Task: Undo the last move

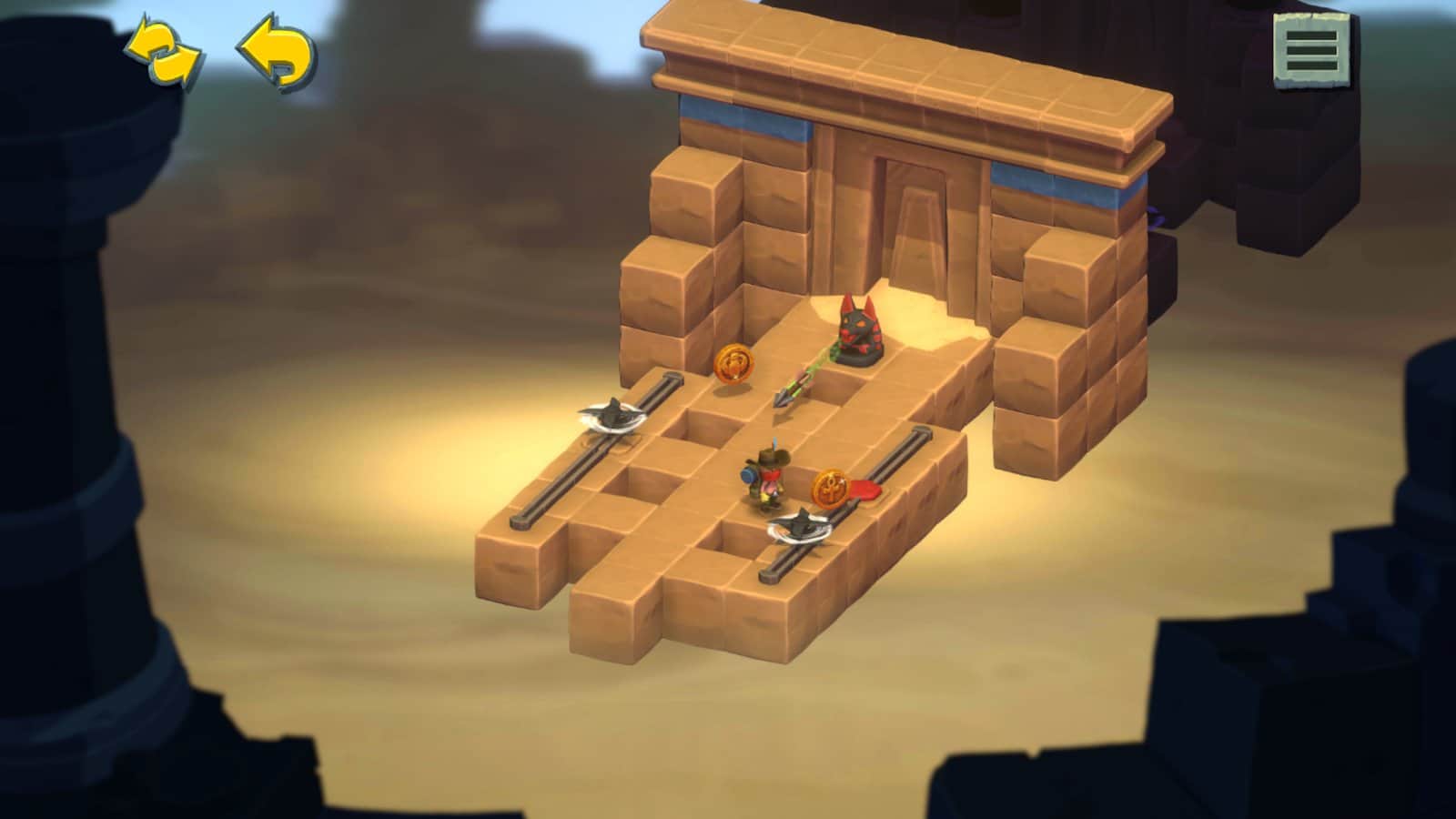Action: [x=278, y=53]
